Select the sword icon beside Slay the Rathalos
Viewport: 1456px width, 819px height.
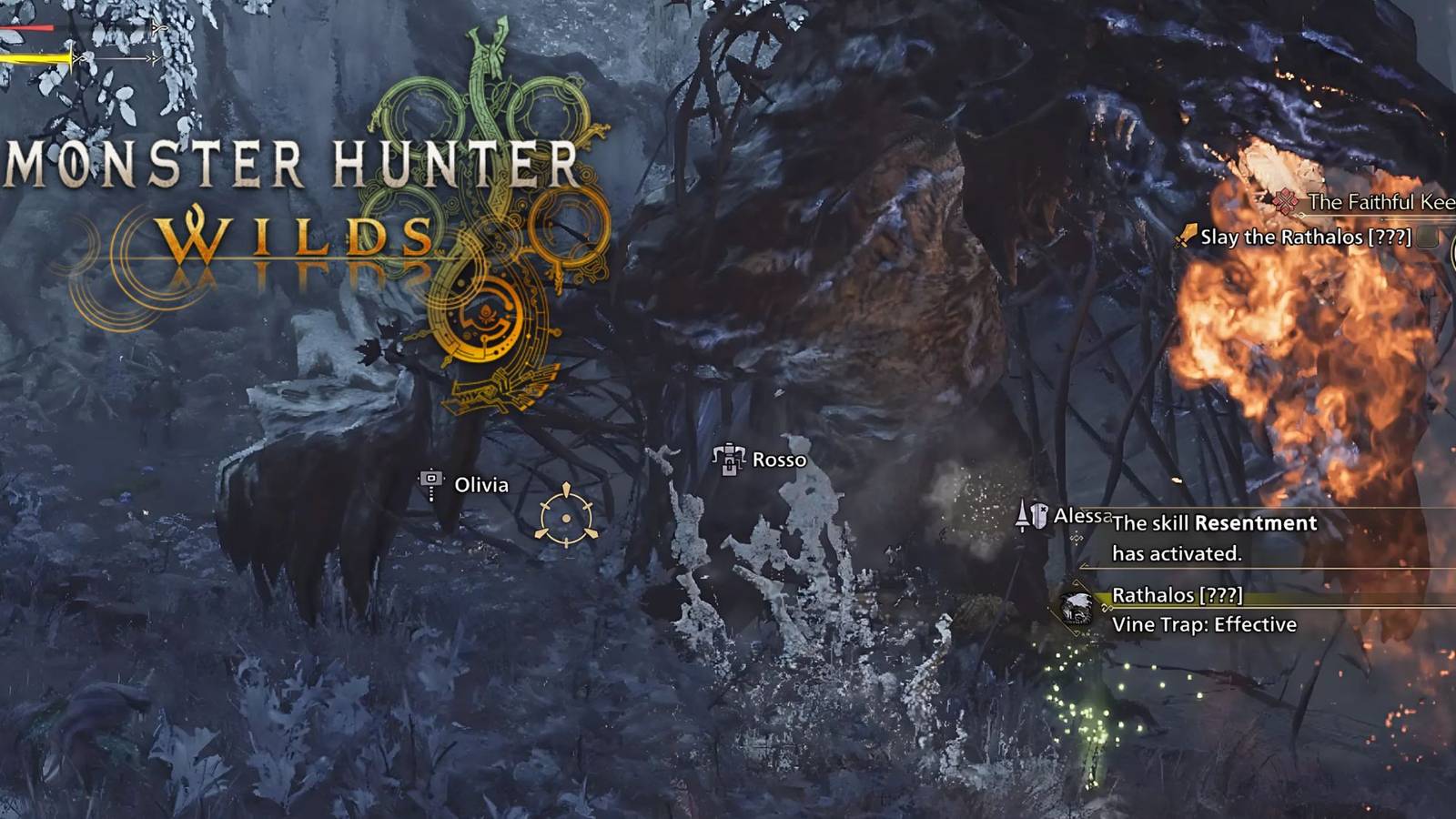click(1186, 236)
